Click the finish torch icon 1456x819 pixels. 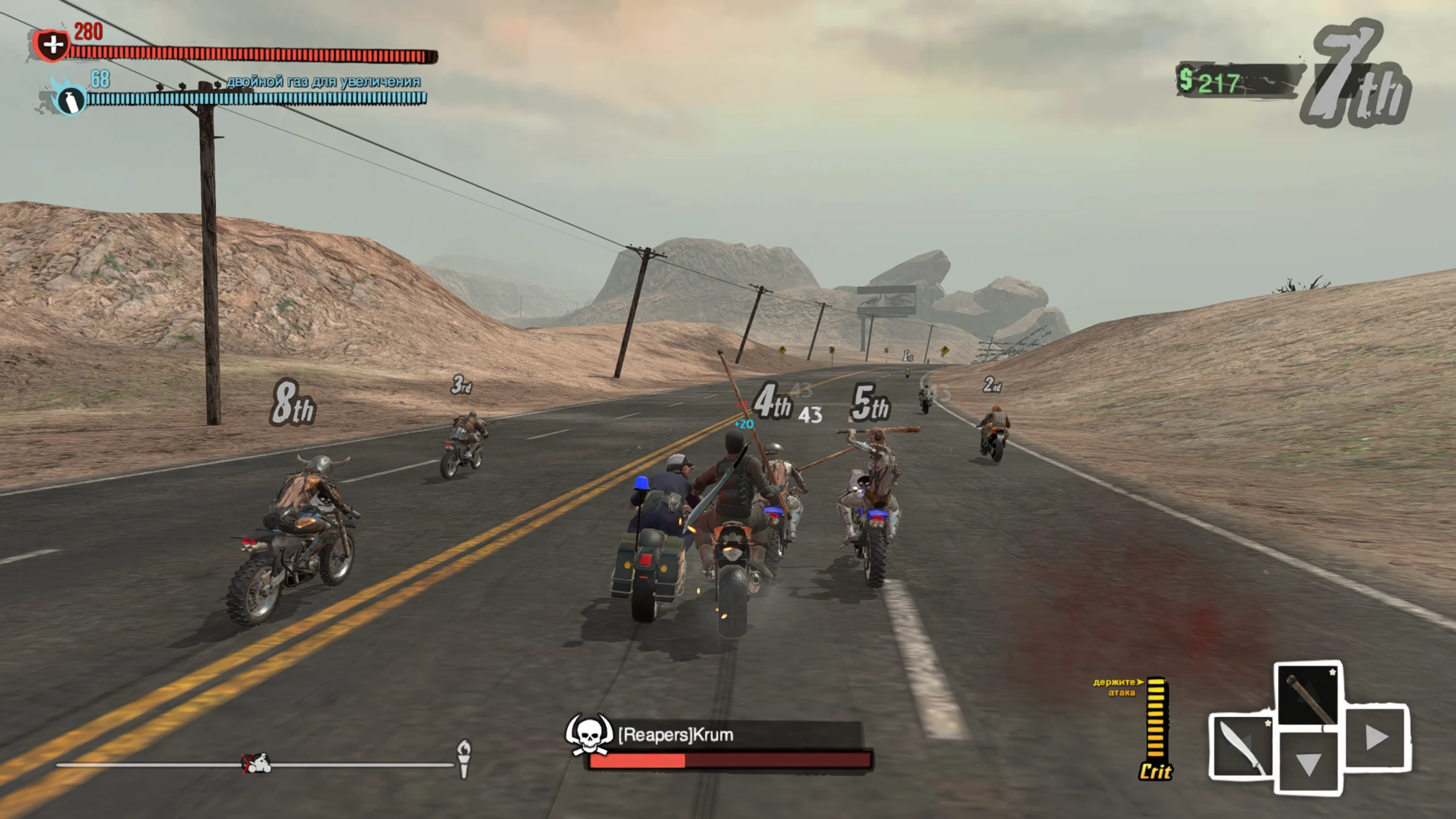[464, 758]
